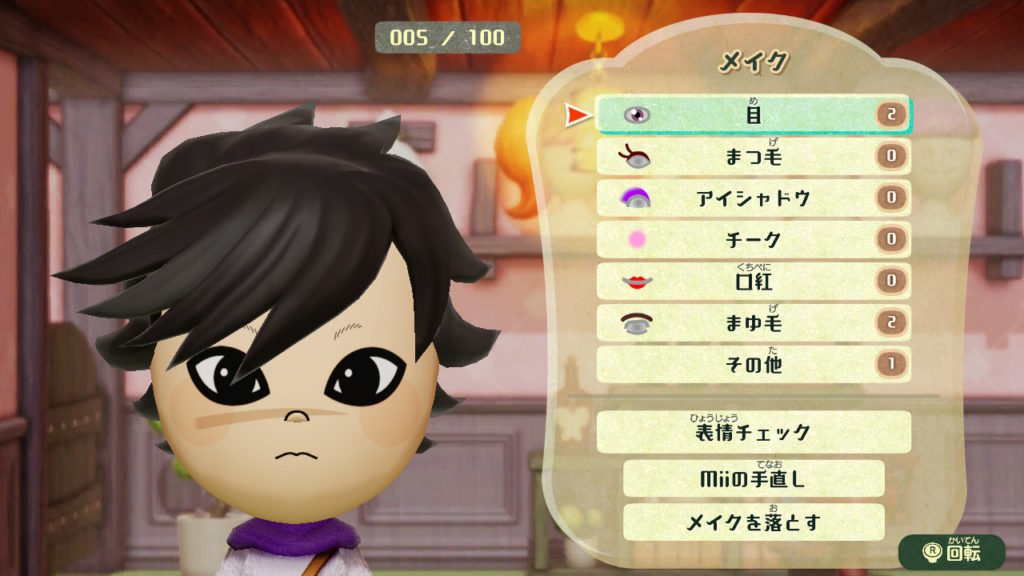Choose メイクを落とす to remove makeup
Image resolution: width=1024 pixels, height=576 pixels.
click(x=753, y=522)
